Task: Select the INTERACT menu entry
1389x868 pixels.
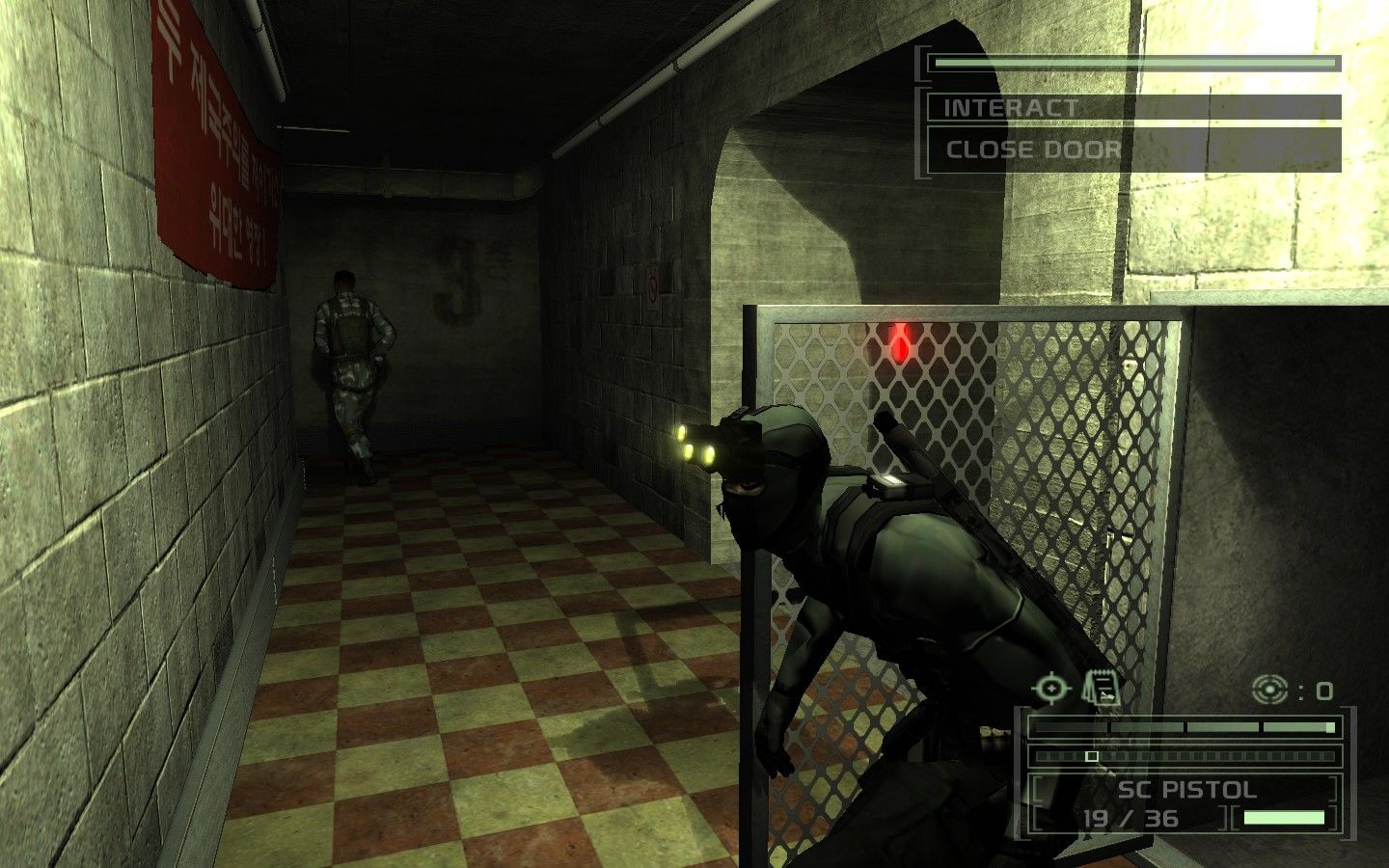Action: 1009,106
